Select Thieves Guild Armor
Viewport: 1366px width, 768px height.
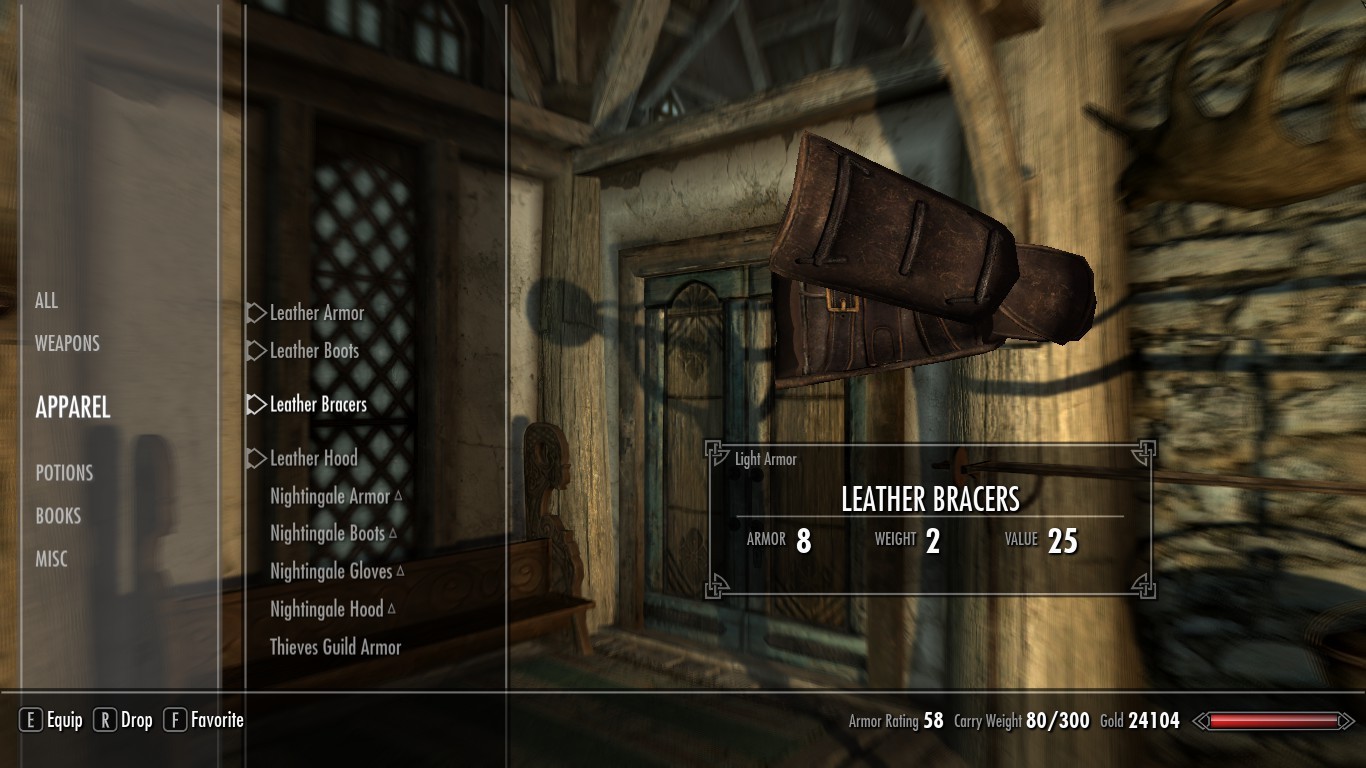pyautogui.click(x=335, y=647)
